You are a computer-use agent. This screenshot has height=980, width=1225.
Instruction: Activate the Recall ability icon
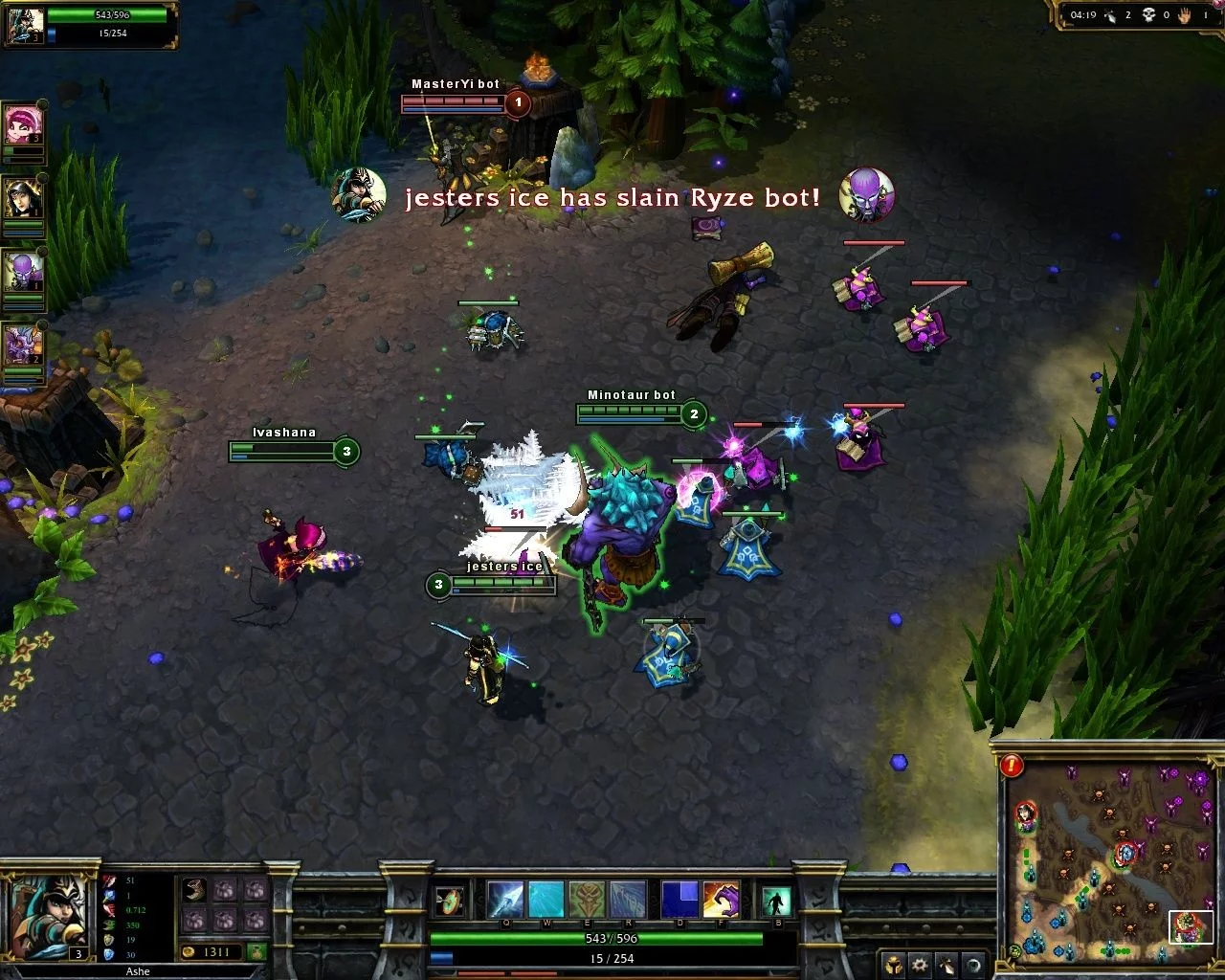(776, 902)
